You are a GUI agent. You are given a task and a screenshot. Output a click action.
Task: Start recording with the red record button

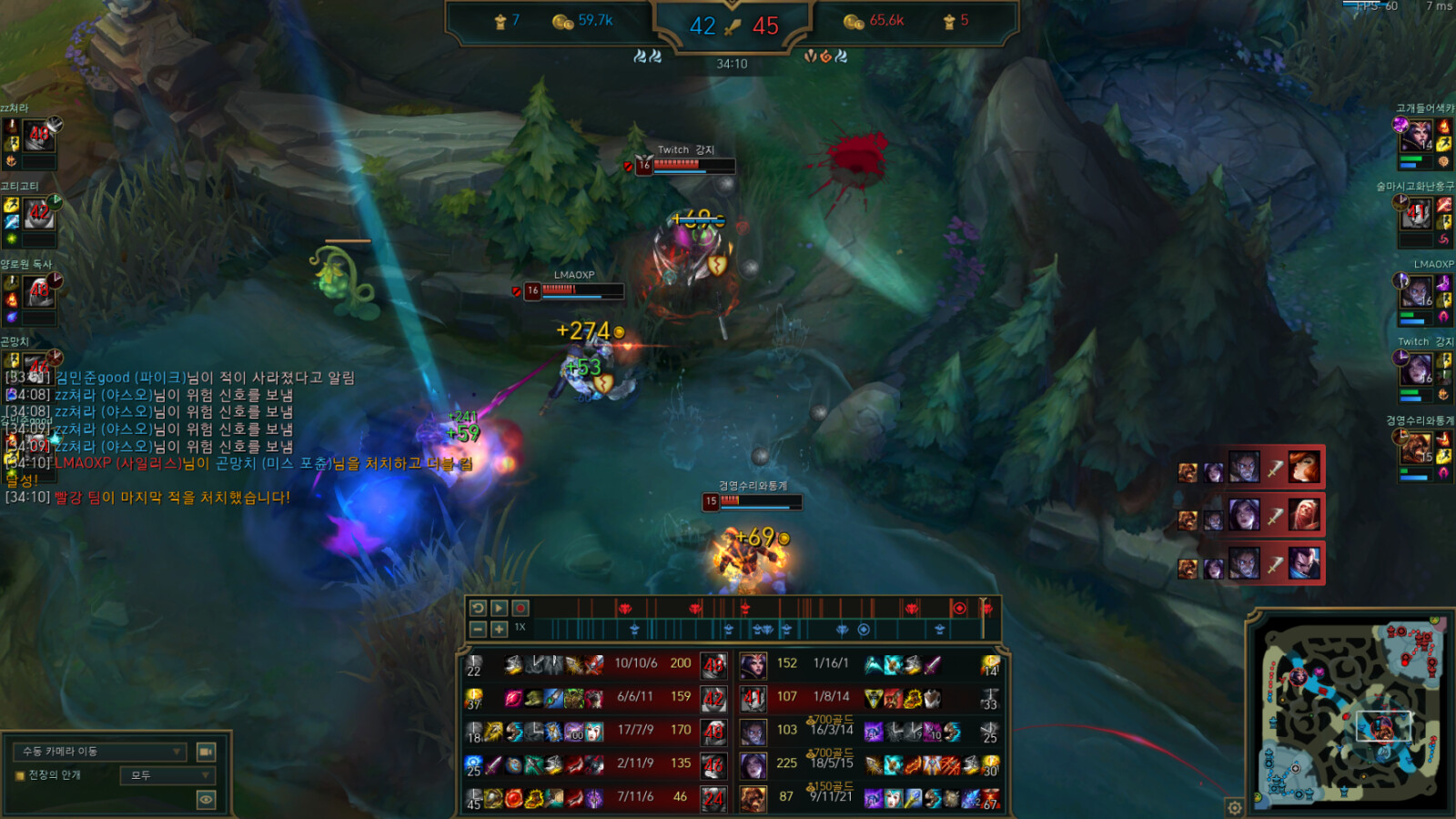coord(521,608)
